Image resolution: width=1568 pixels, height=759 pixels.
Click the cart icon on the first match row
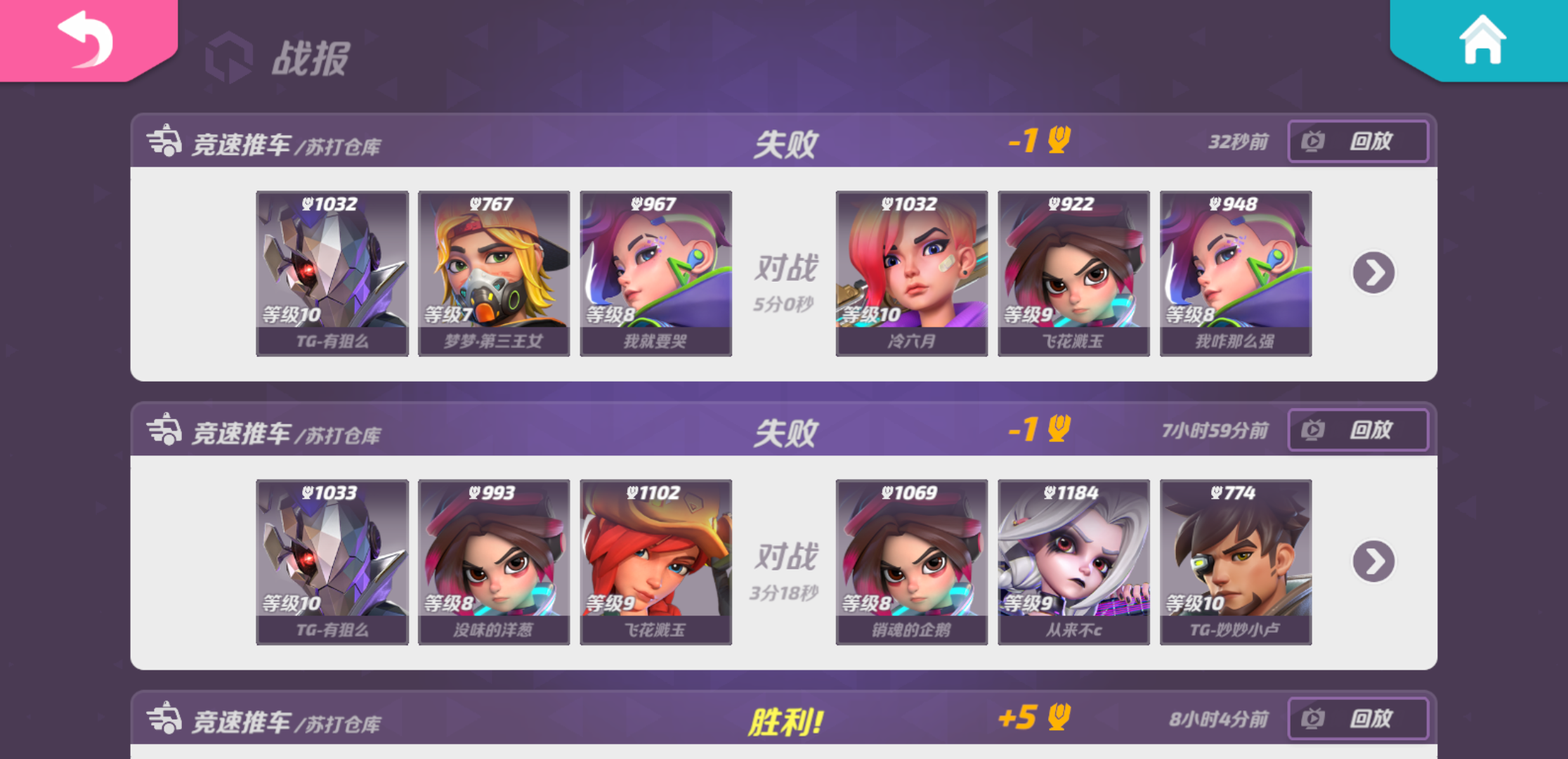pyautogui.click(x=165, y=141)
